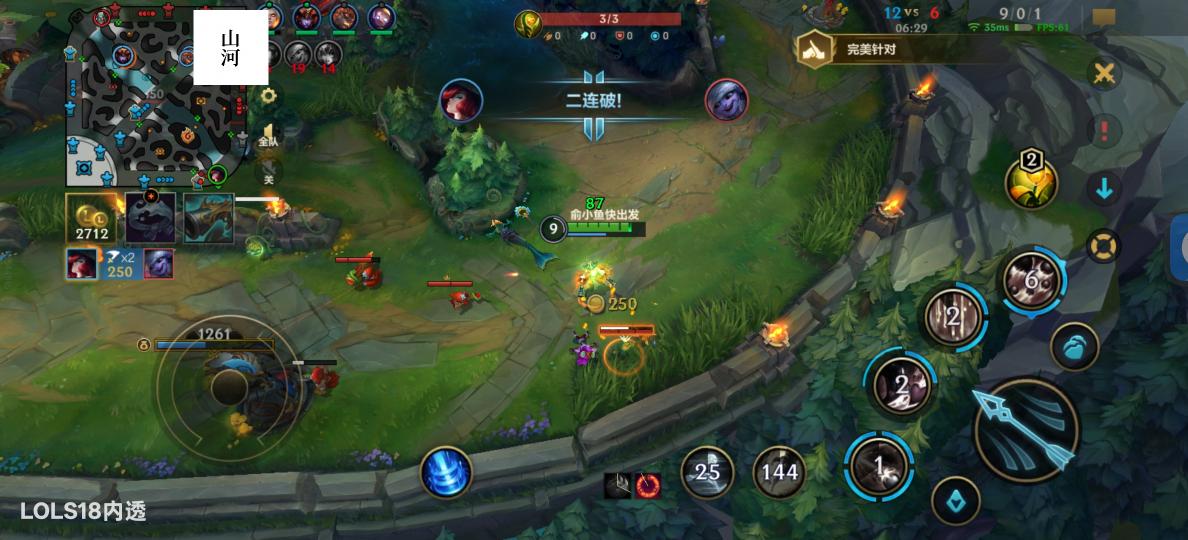Send the lifebuoy assist ping

pyautogui.click(x=1104, y=246)
